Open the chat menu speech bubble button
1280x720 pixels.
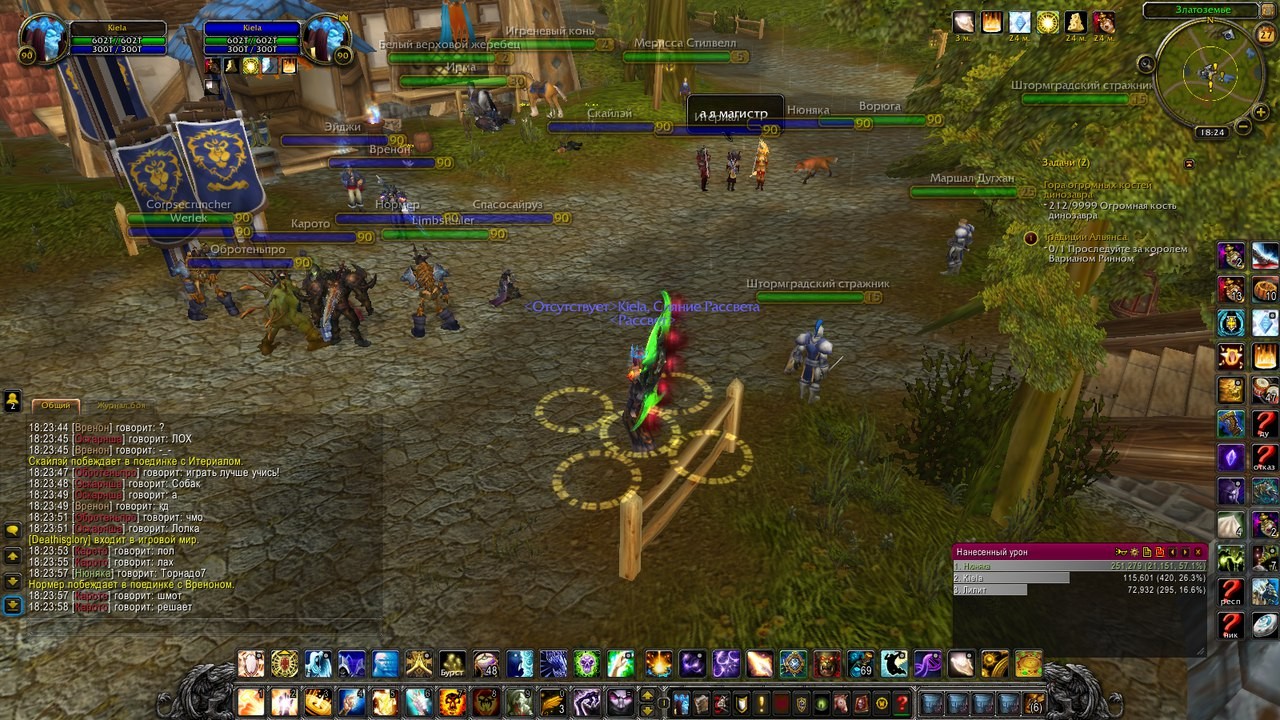point(13,530)
